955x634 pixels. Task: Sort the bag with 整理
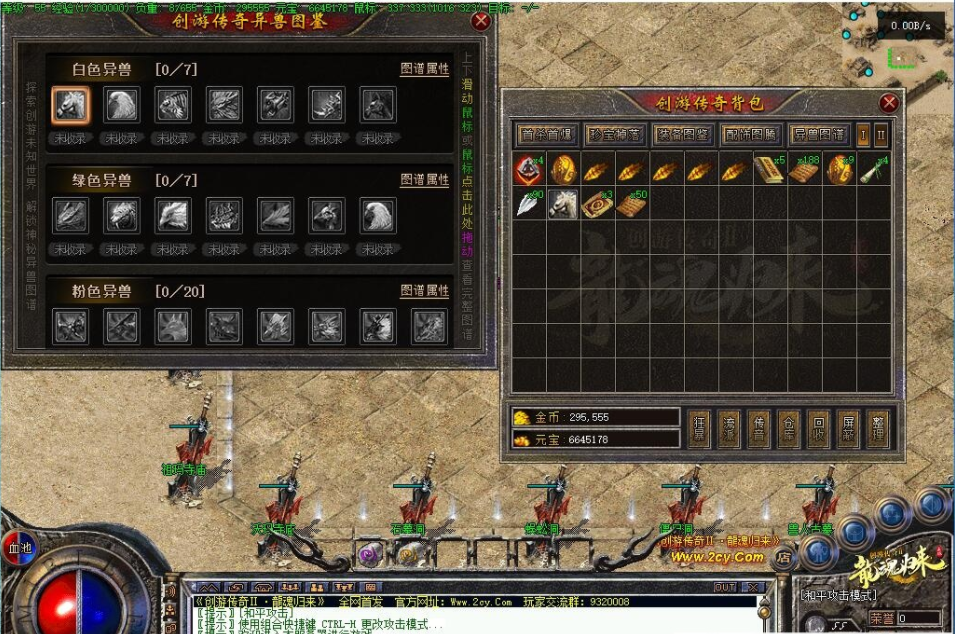876,427
